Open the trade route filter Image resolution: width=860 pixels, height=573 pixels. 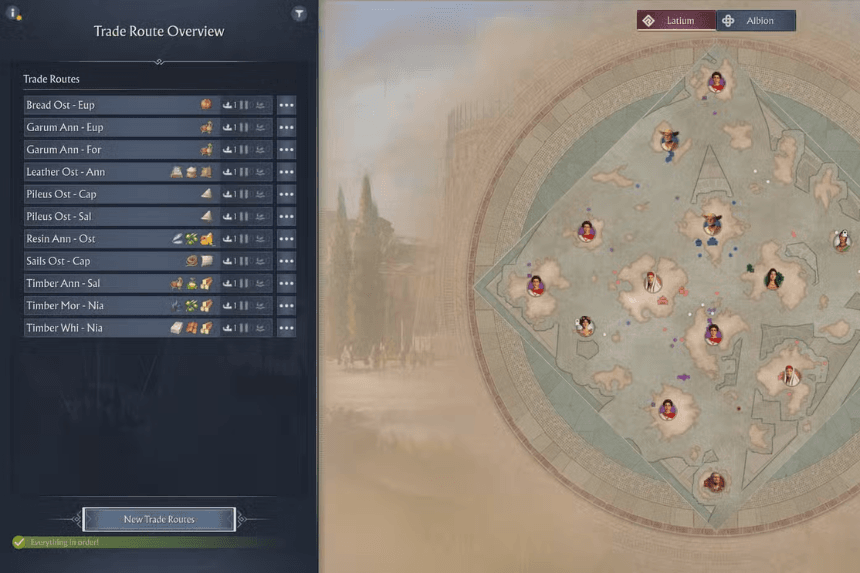pos(299,14)
